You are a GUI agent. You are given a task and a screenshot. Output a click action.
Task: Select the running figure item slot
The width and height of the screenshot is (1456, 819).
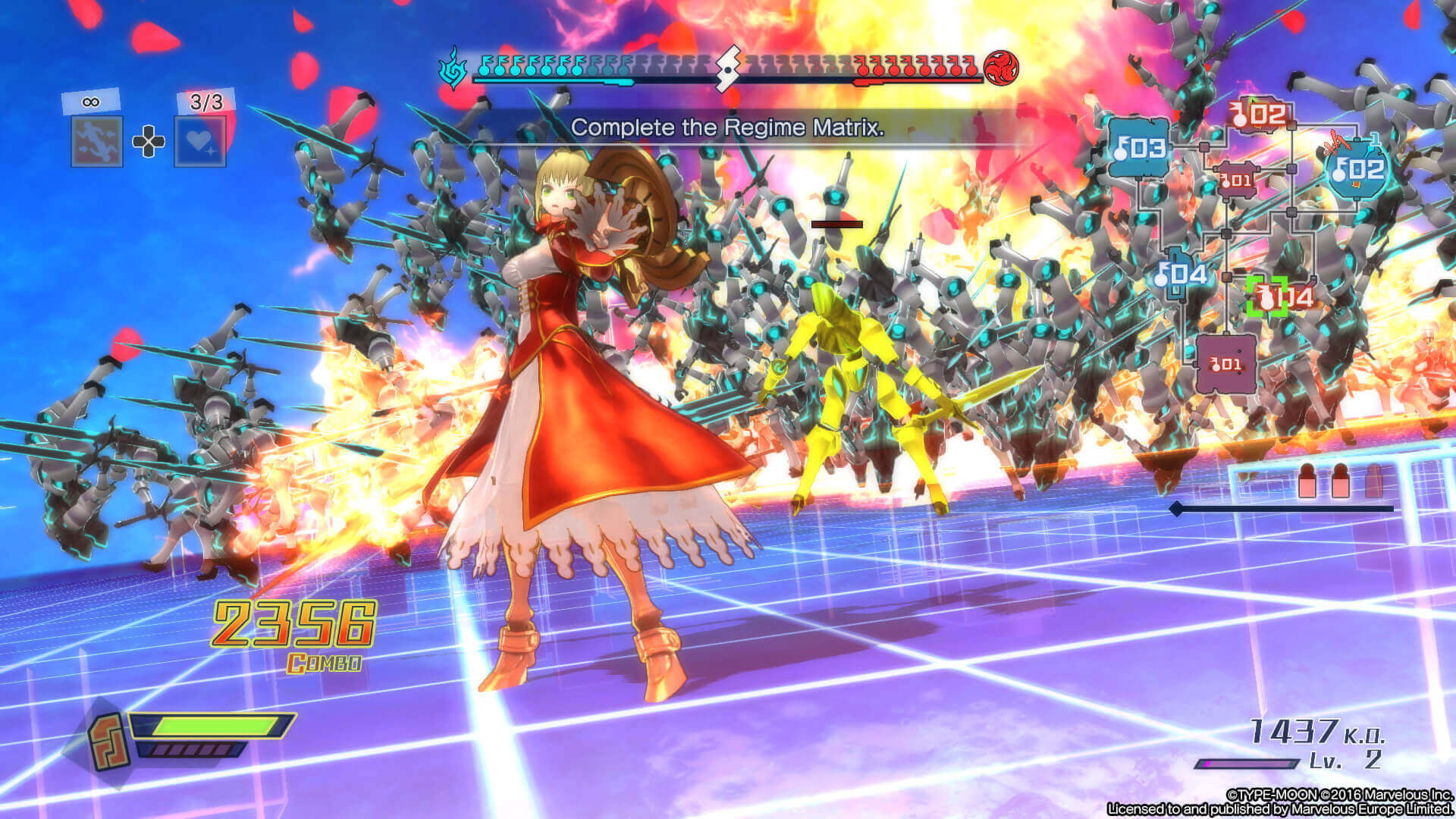tap(97, 141)
